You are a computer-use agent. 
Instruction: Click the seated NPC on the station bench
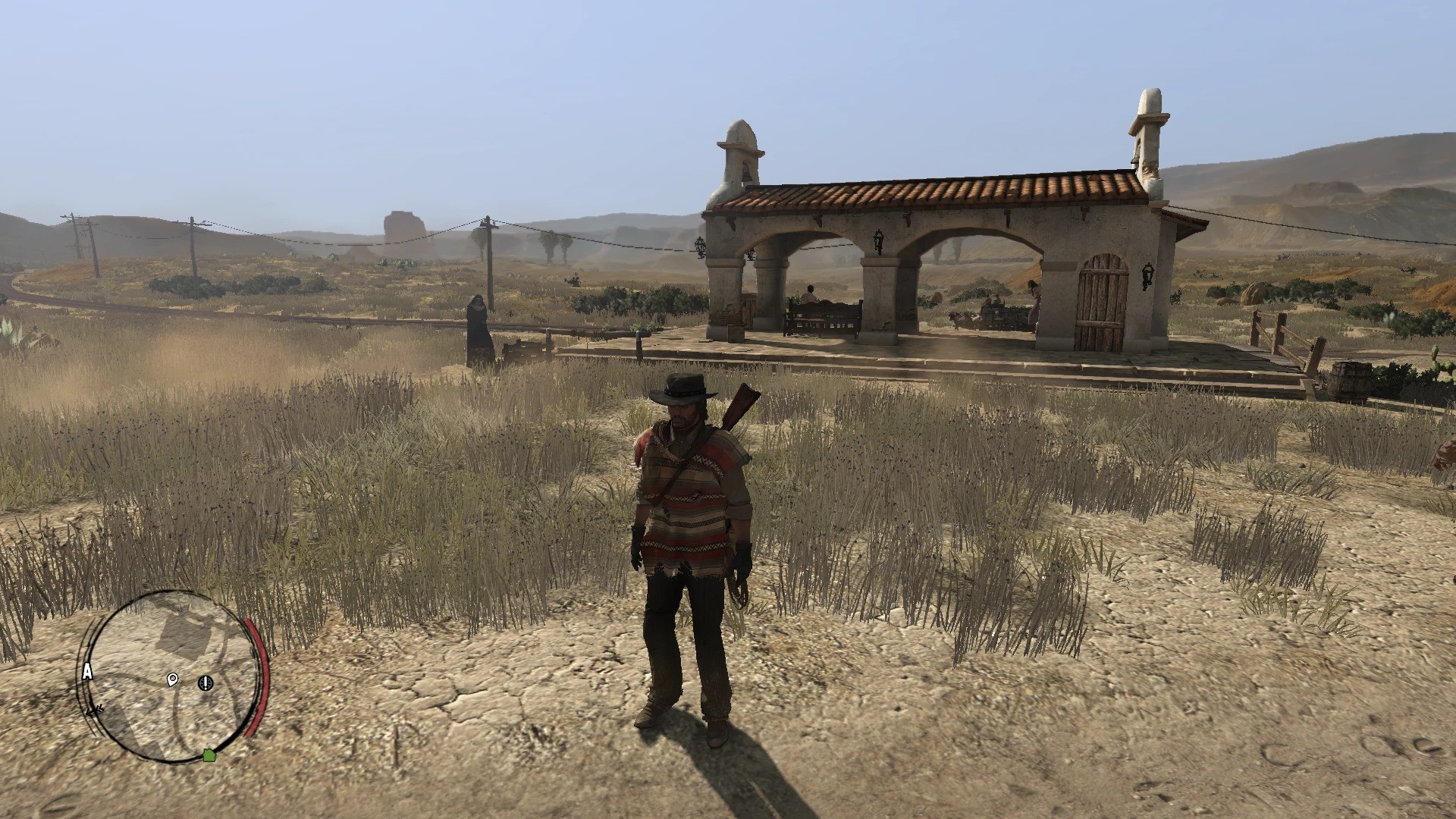point(809,292)
